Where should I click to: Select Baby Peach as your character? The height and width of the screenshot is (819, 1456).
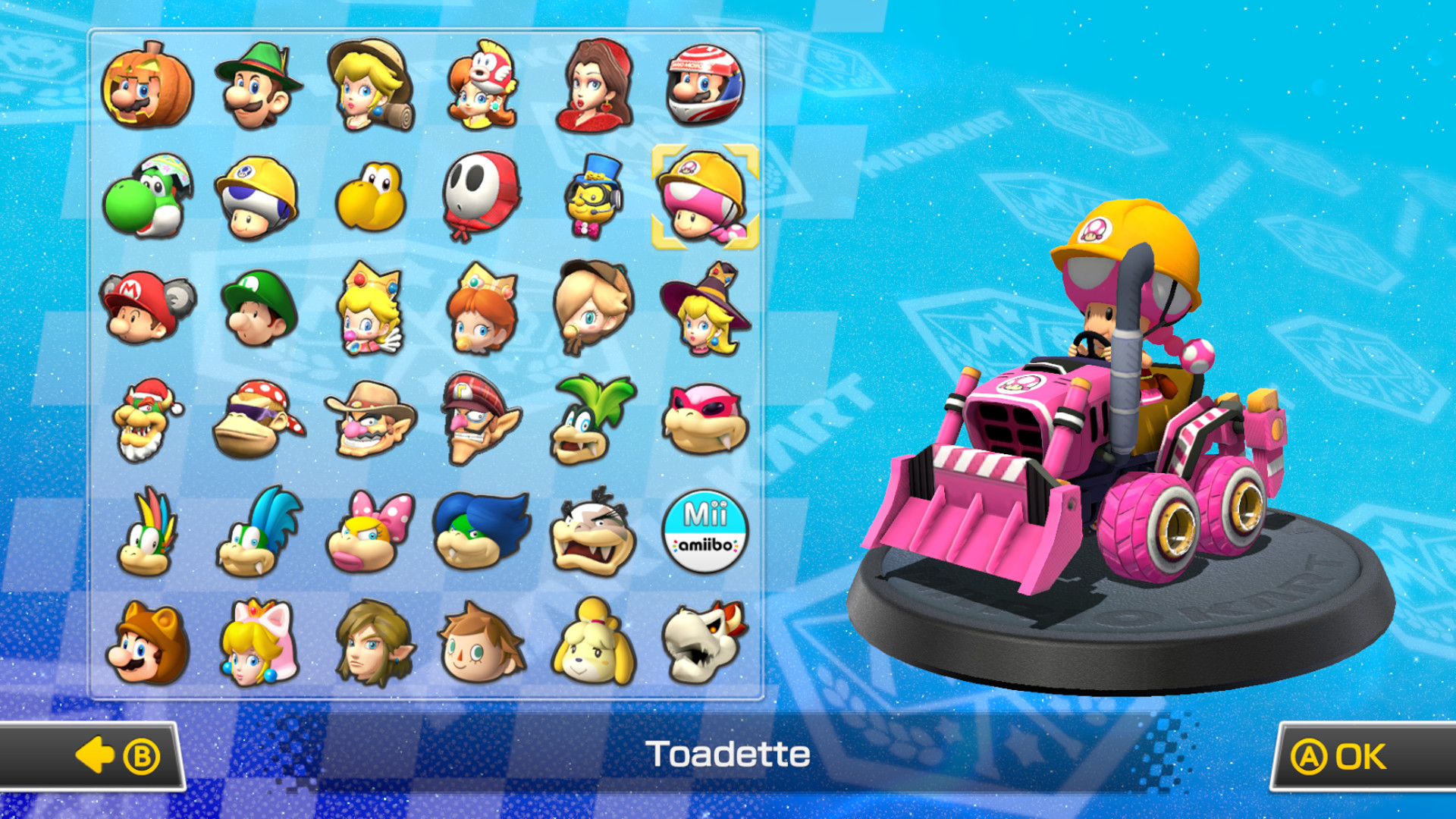tap(372, 311)
